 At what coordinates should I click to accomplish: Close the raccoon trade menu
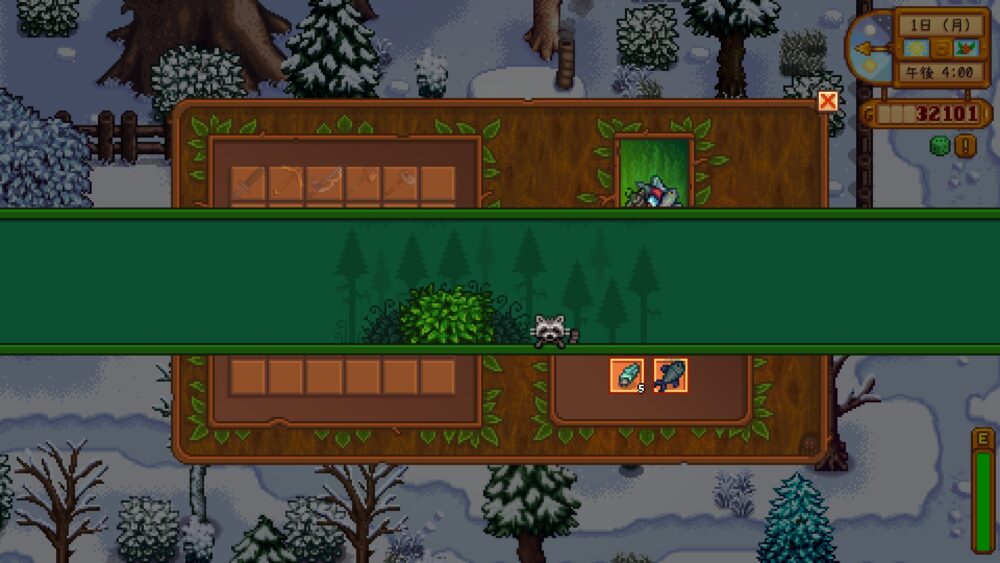[x=827, y=101]
